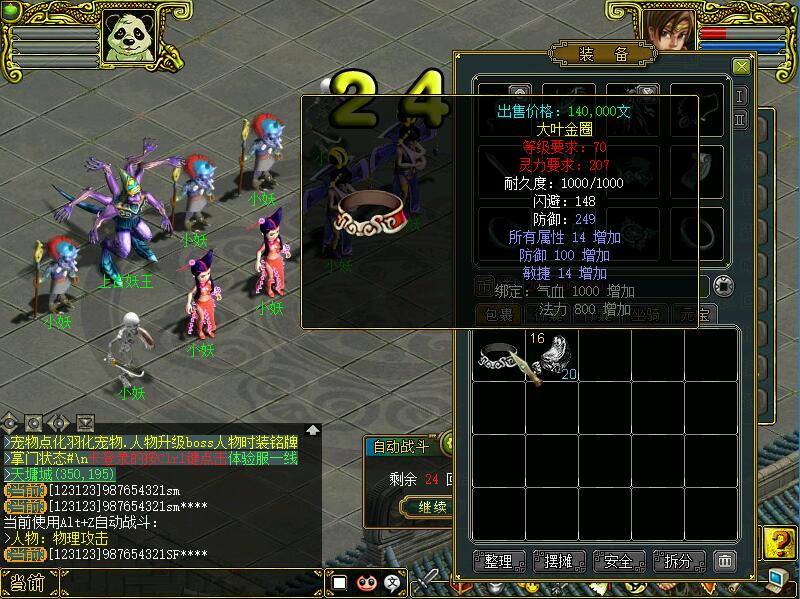Switch to equipment page II tab
Viewport: 800px width, 599px height.
pyautogui.click(x=740, y=119)
